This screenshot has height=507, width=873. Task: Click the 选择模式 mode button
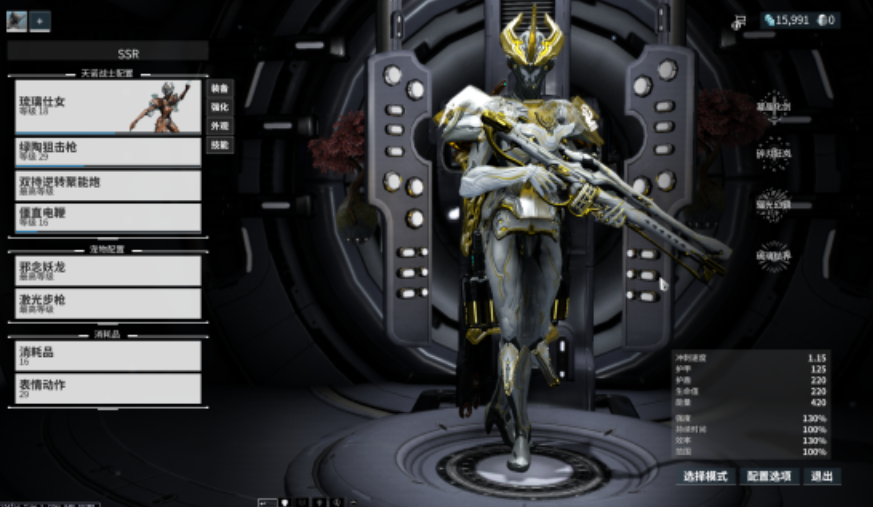706,476
